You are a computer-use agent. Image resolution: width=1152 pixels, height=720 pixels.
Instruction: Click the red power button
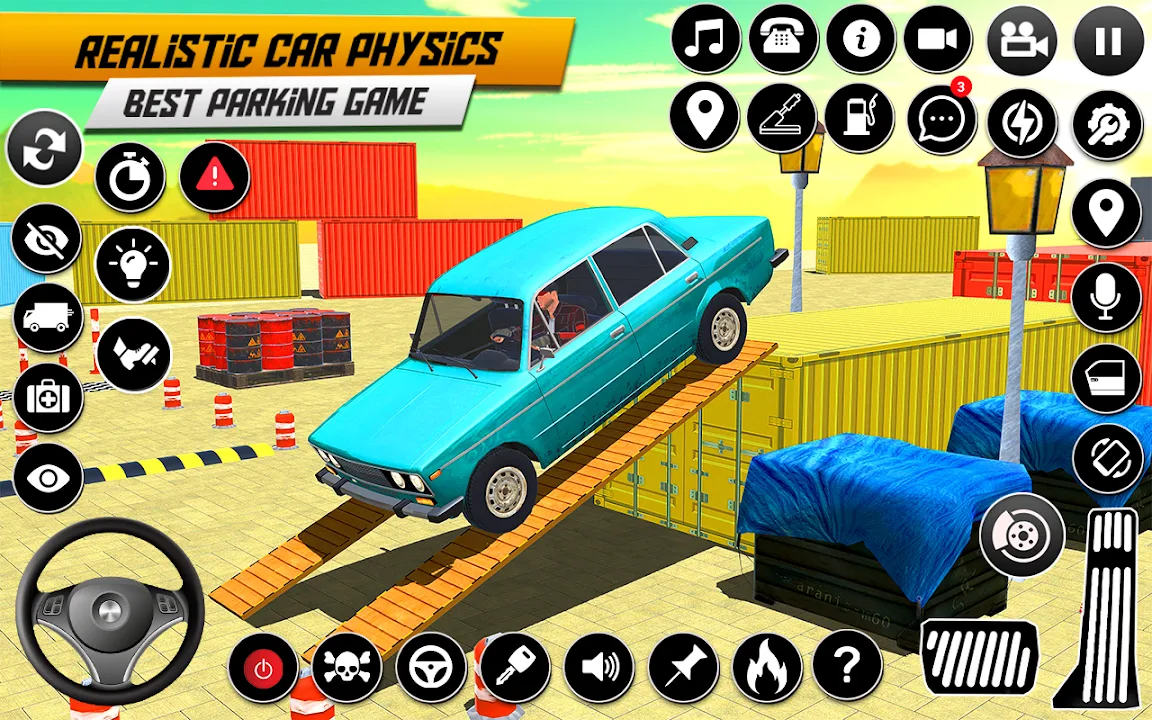click(x=263, y=668)
